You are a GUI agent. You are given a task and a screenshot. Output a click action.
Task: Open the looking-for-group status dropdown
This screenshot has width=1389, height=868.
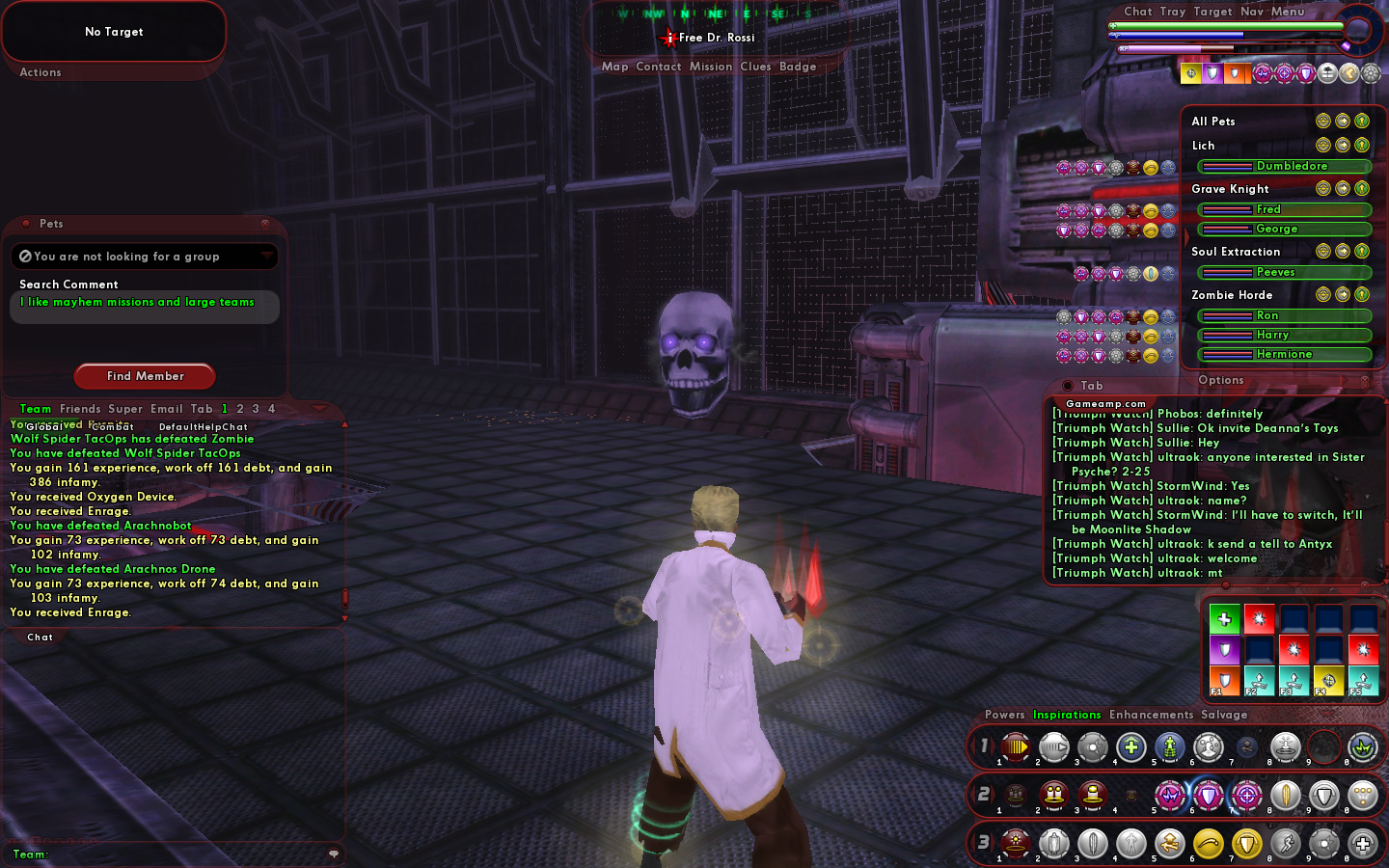coord(266,256)
